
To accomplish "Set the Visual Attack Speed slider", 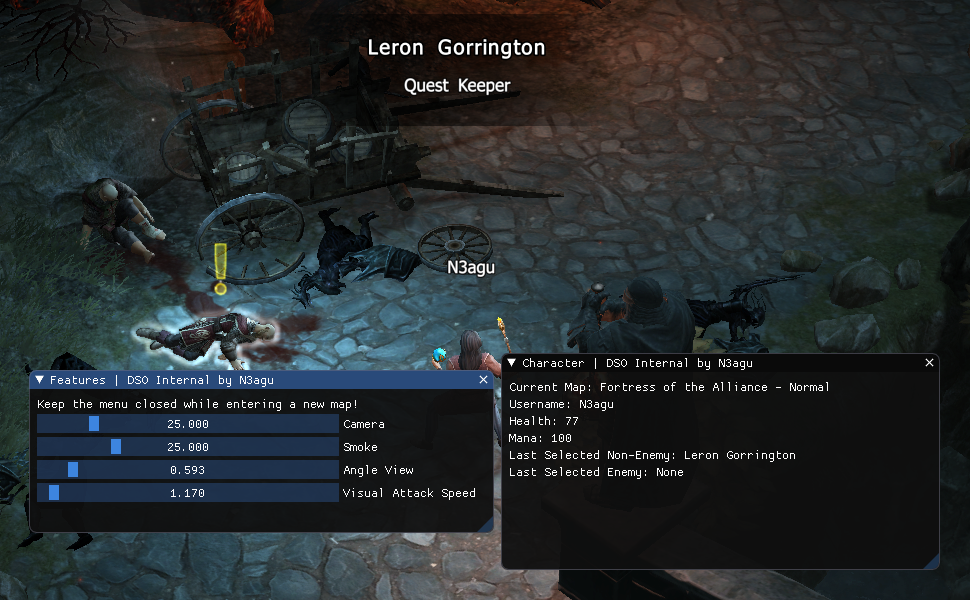I will [54, 493].
